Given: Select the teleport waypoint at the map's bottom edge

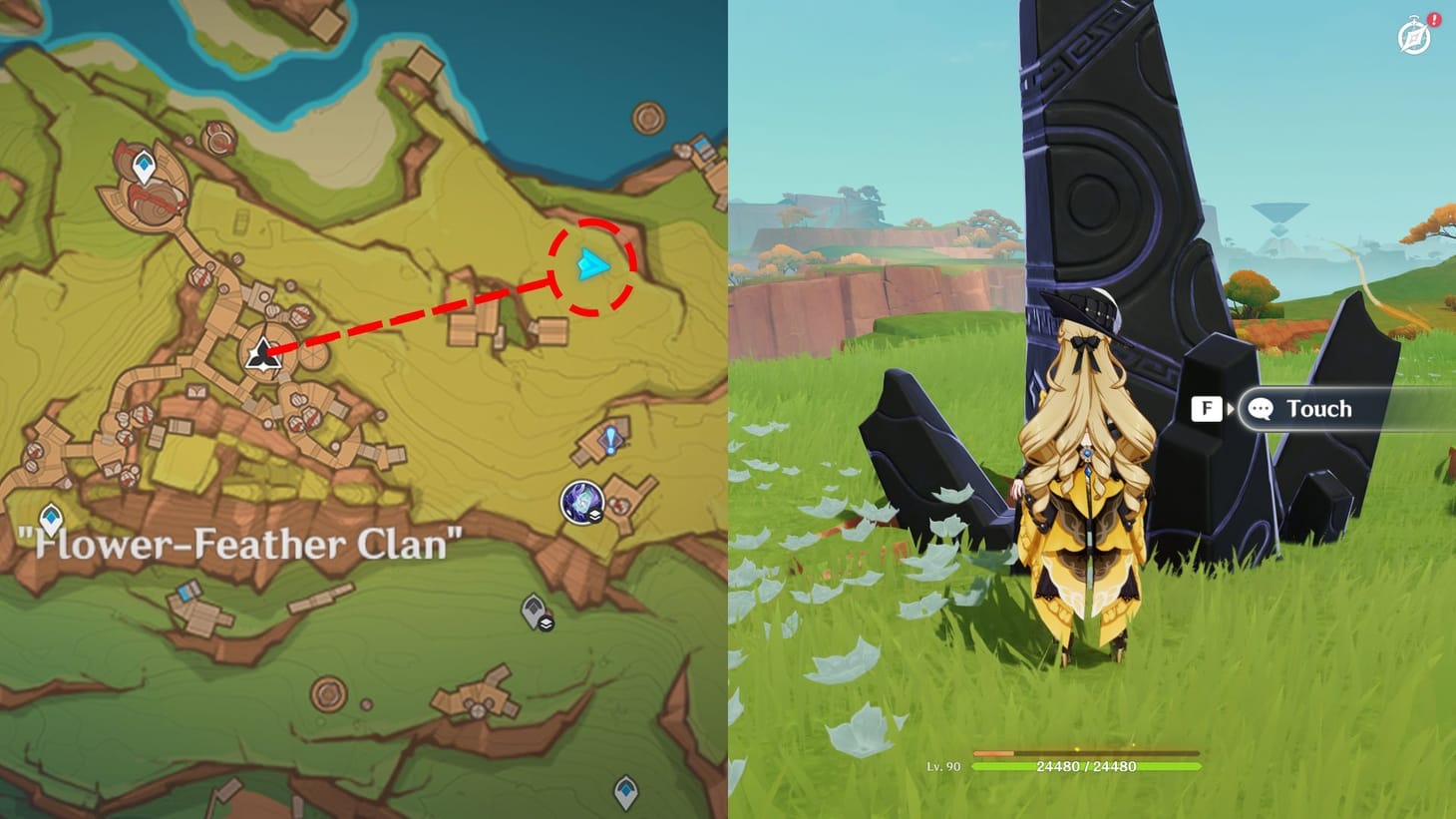Looking at the screenshot, I should click(628, 793).
